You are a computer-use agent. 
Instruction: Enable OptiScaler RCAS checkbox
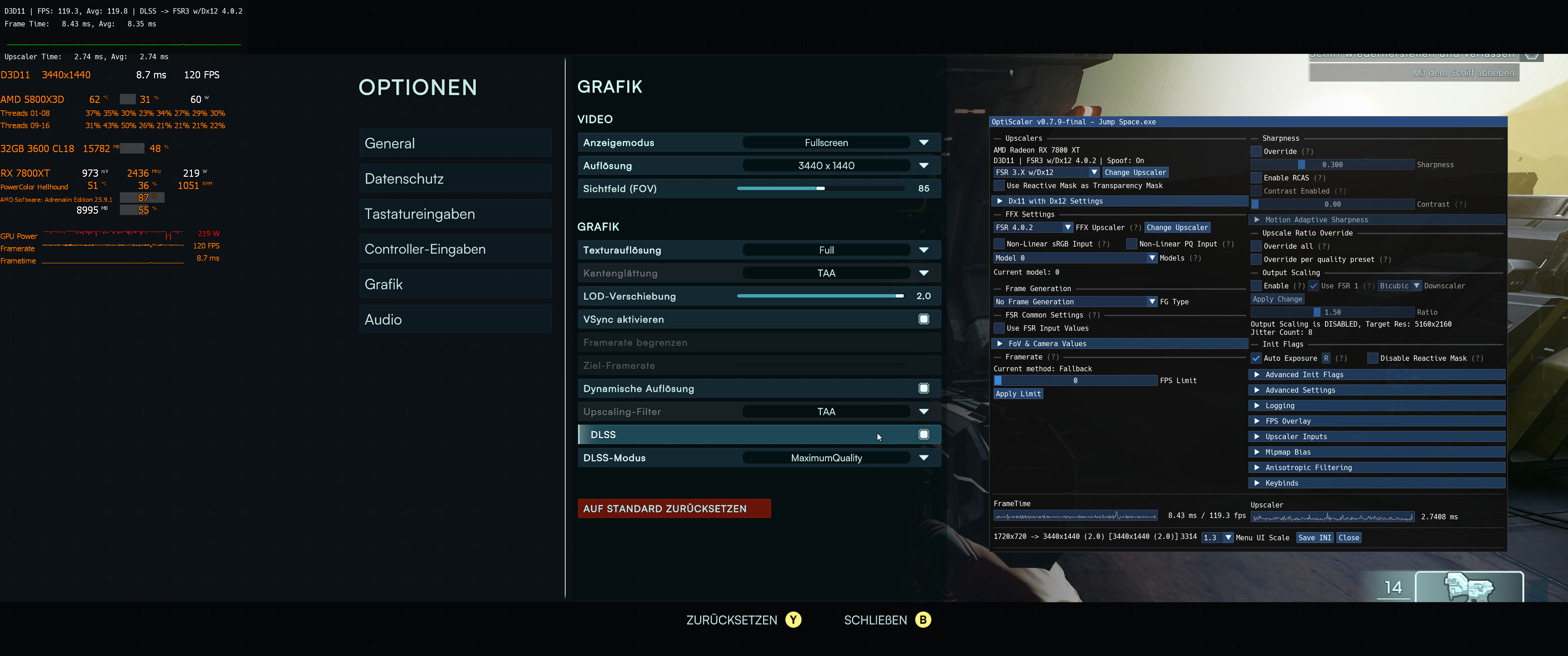1256,178
